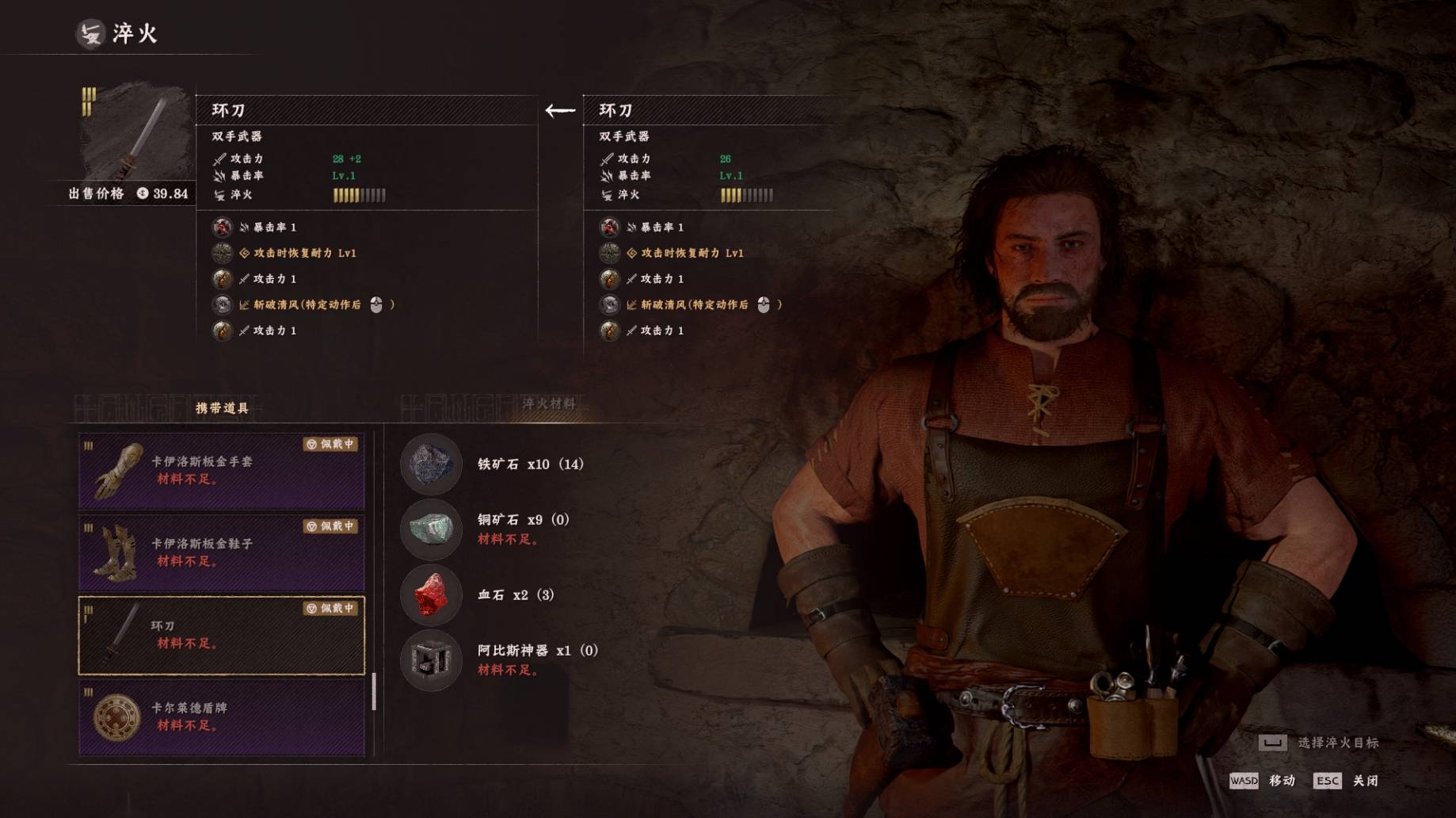Switch to the 携带道具 carried items tab
This screenshot has width=1456, height=818.
(x=222, y=408)
